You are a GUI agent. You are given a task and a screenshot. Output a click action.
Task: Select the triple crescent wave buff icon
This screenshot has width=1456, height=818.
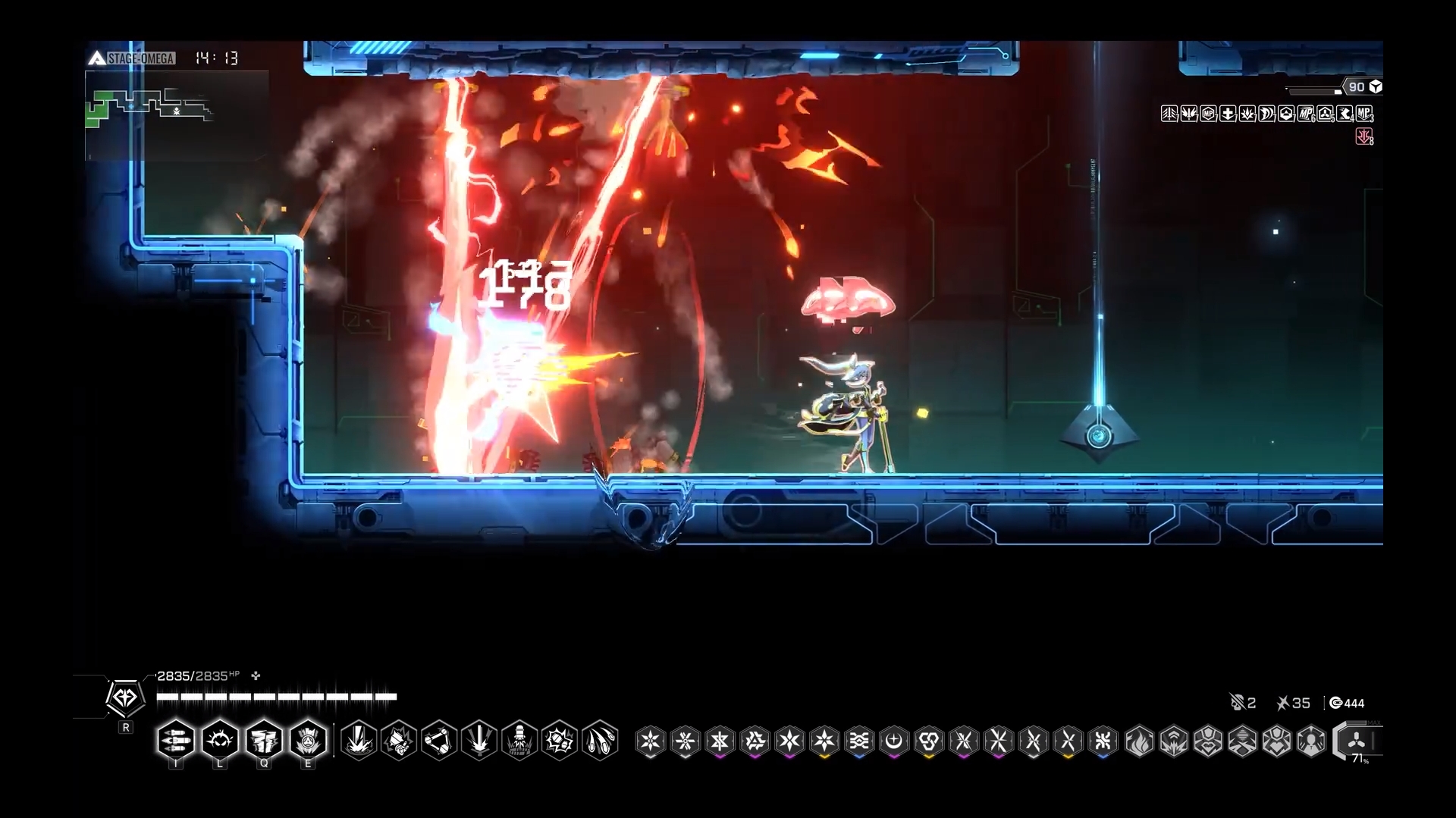1267,114
